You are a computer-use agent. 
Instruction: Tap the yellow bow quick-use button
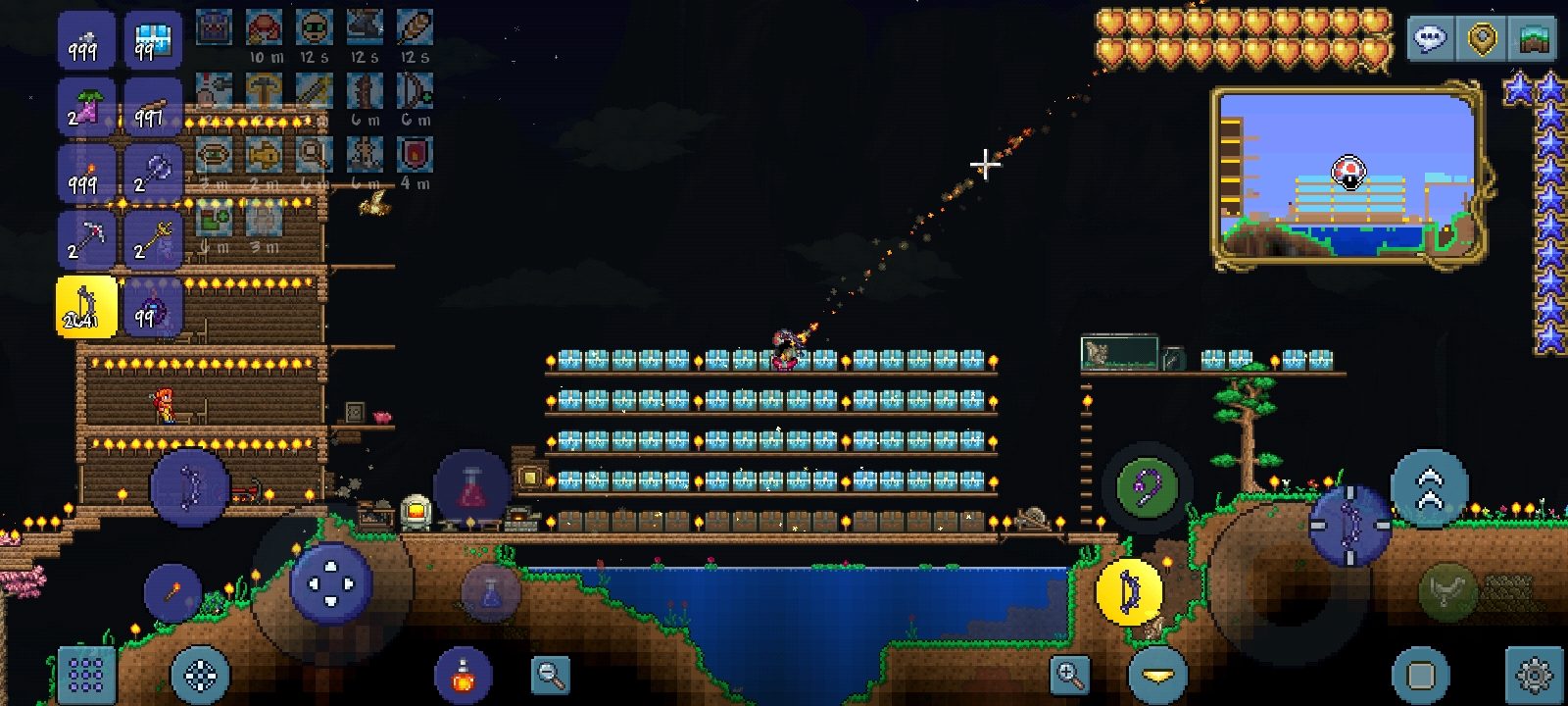pos(1129,590)
